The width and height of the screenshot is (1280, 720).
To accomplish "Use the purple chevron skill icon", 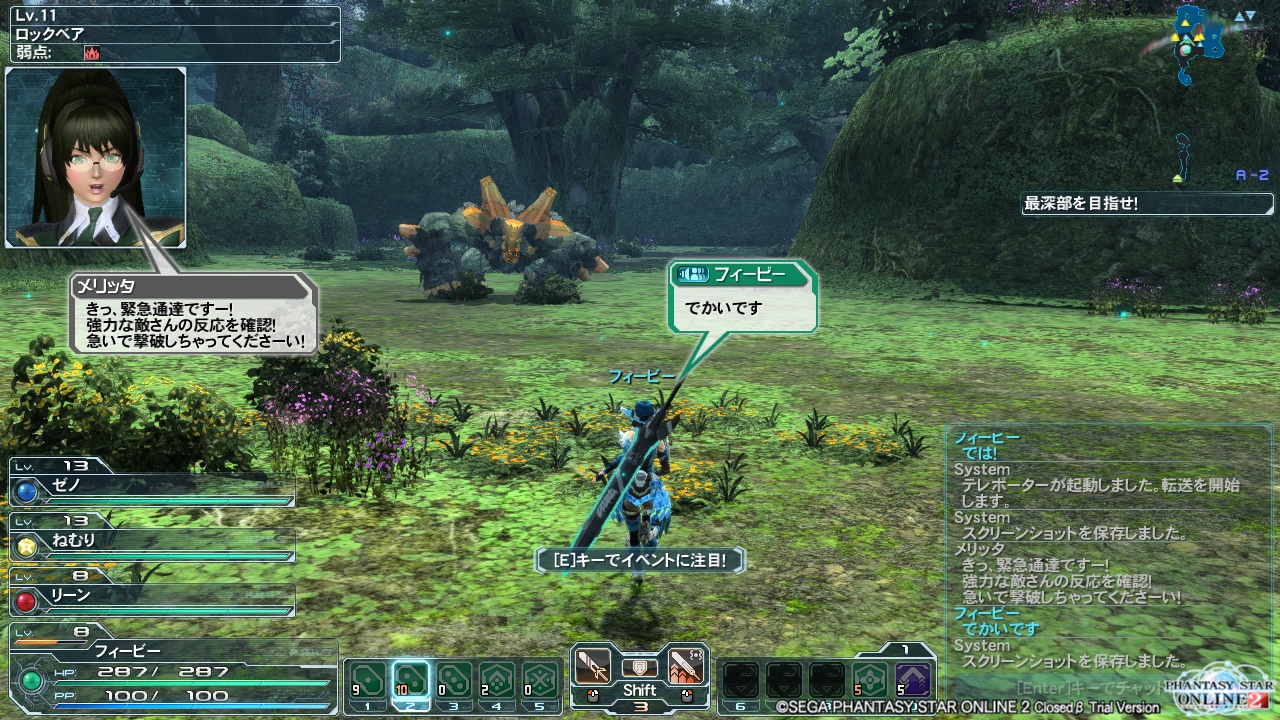I will click(x=912, y=681).
